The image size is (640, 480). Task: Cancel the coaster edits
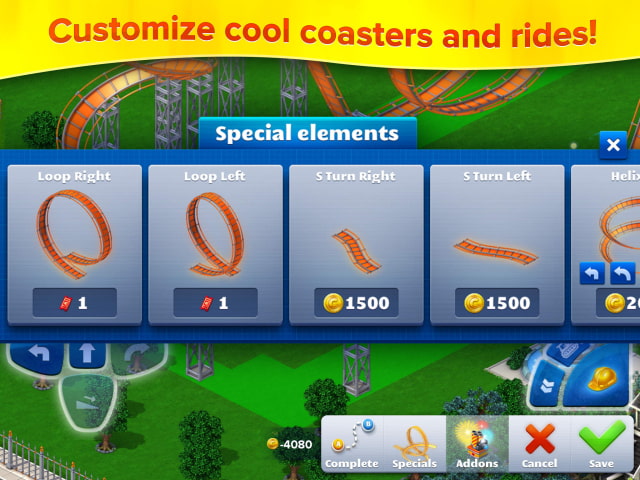click(x=540, y=445)
